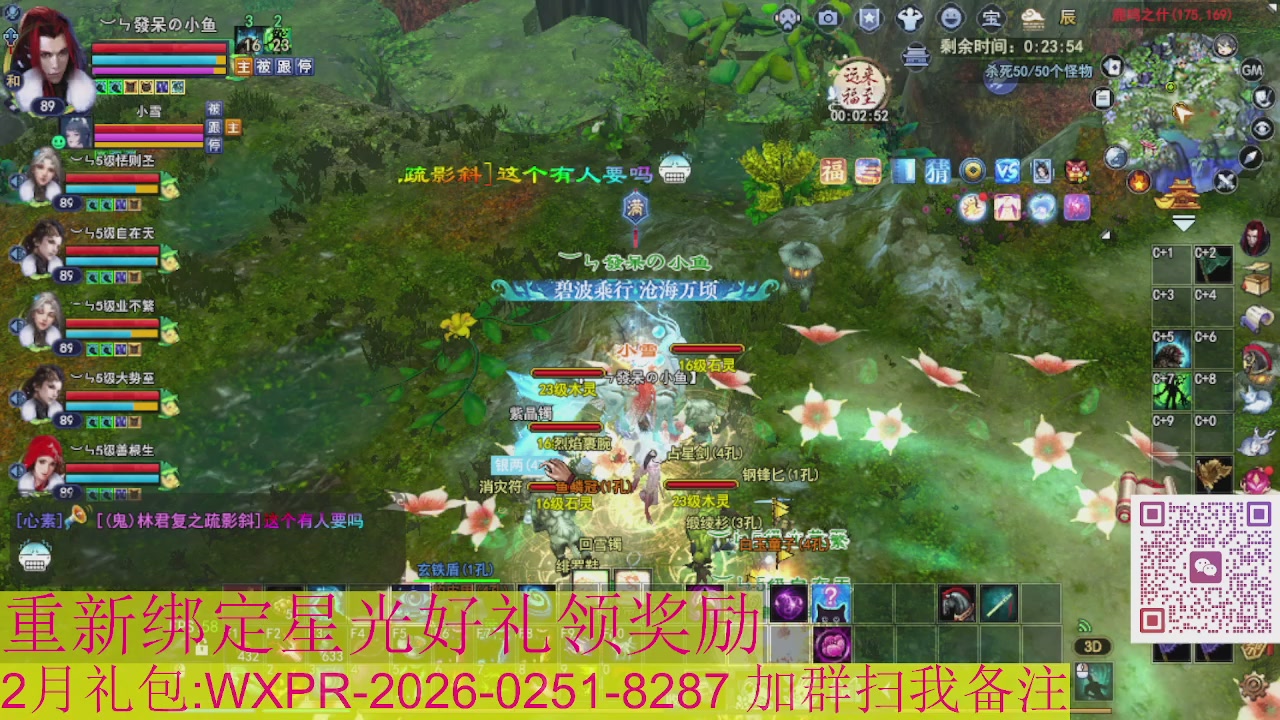Click the VS arena event icon
This screenshot has height=720, width=1280.
point(1007,171)
